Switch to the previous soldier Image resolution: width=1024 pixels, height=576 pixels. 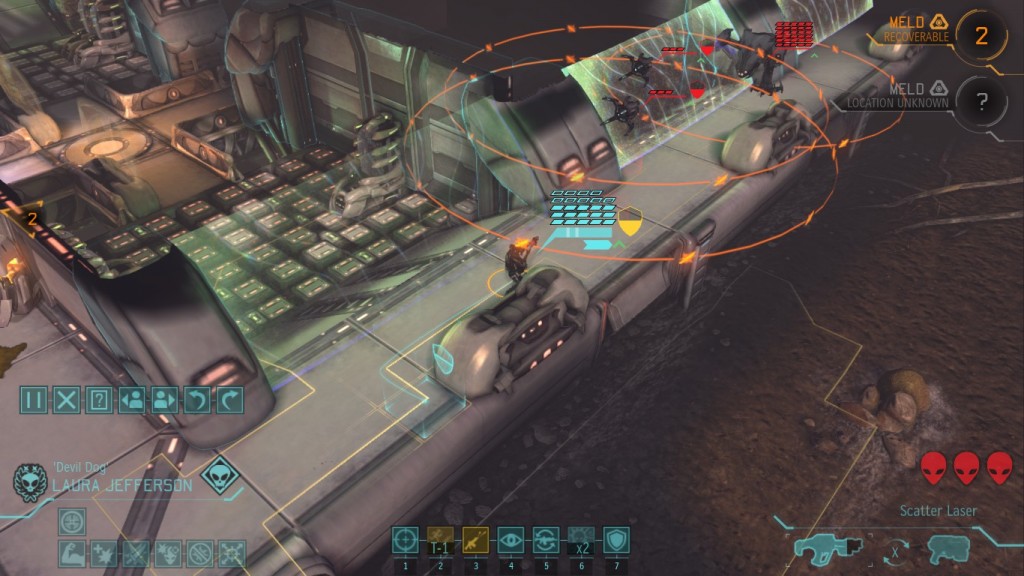pos(131,400)
